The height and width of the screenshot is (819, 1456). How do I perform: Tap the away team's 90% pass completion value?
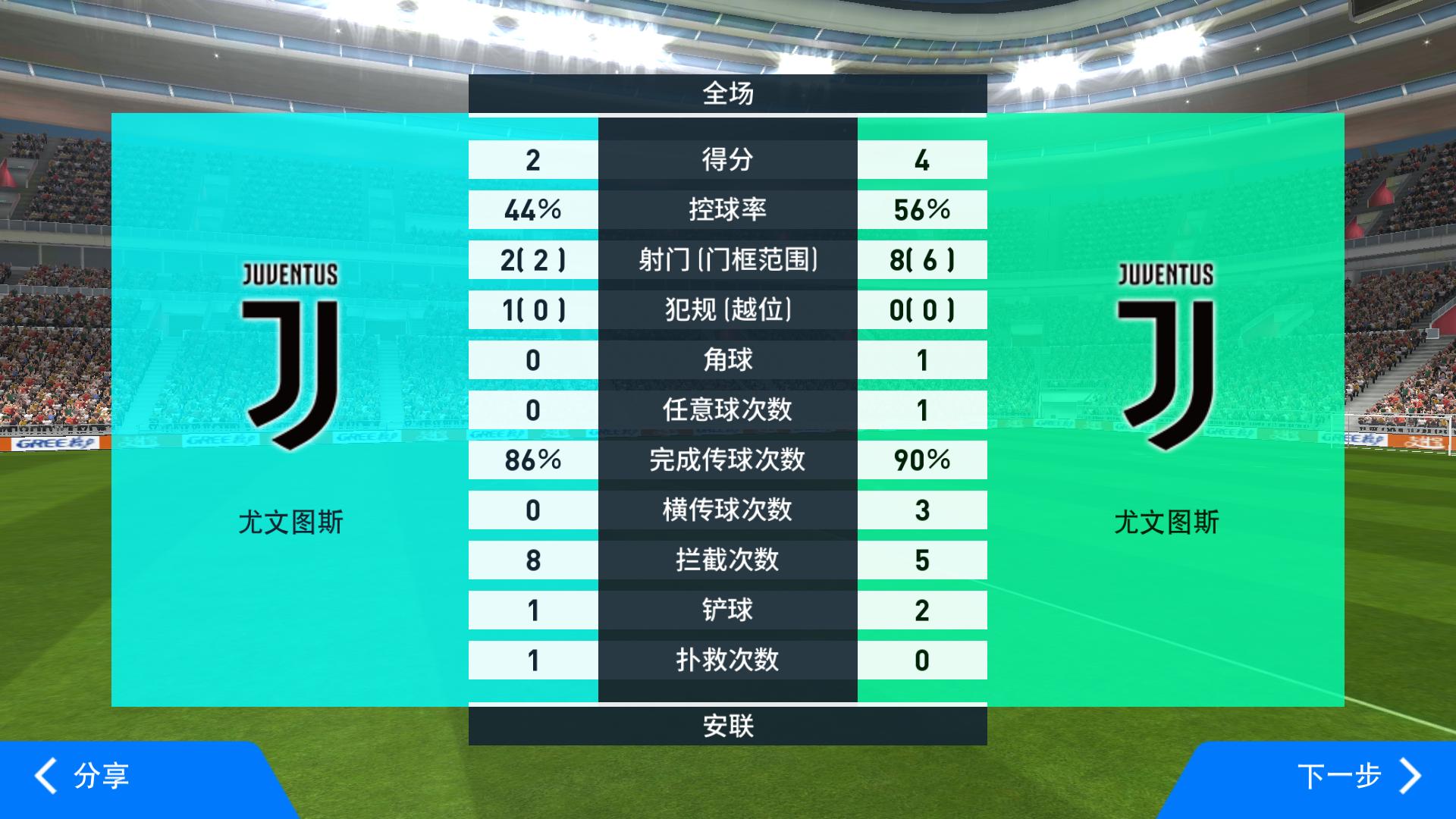922,460
